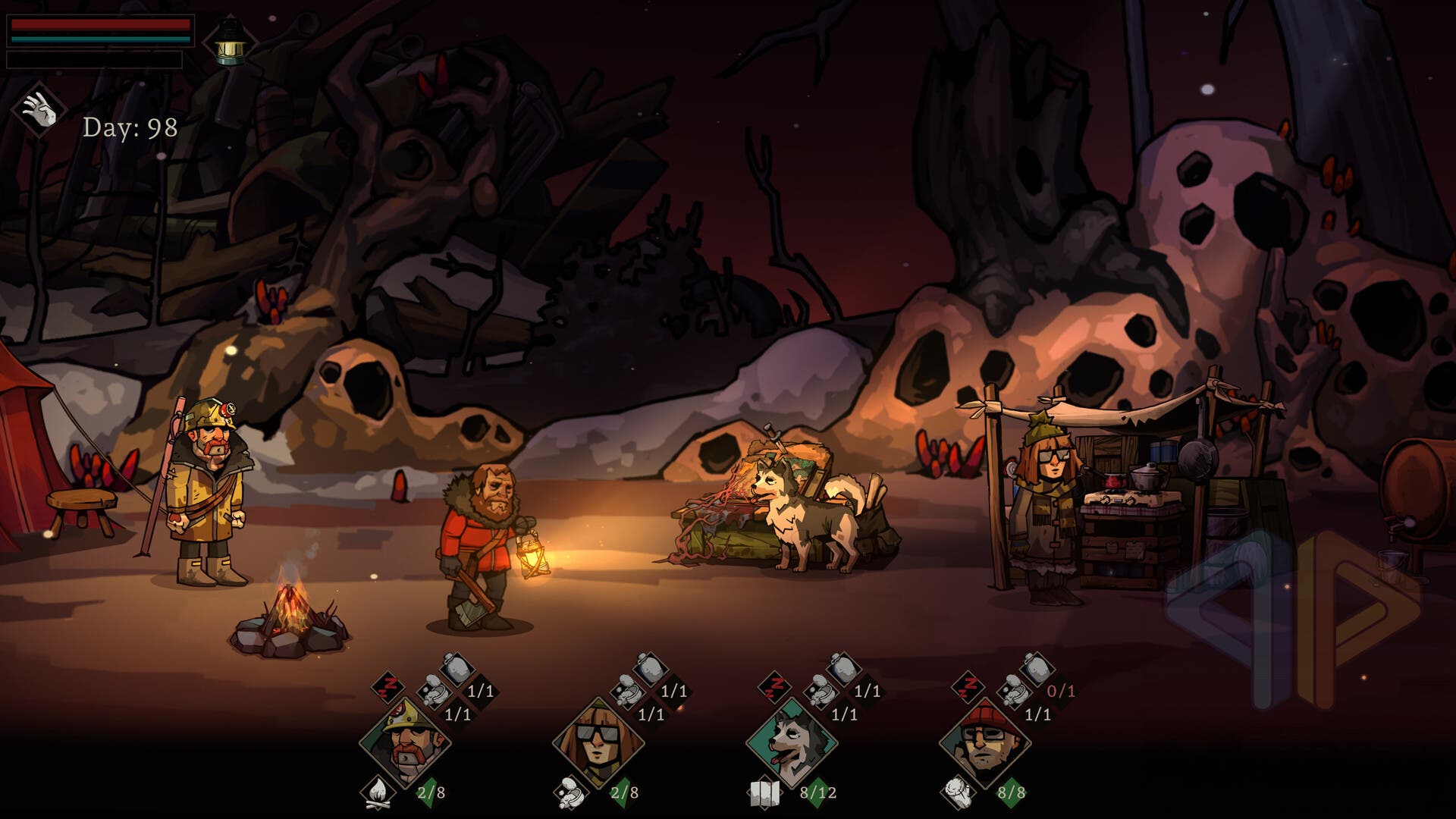Open the dog's map task icon
1456x819 pixels.
[x=764, y=792]
